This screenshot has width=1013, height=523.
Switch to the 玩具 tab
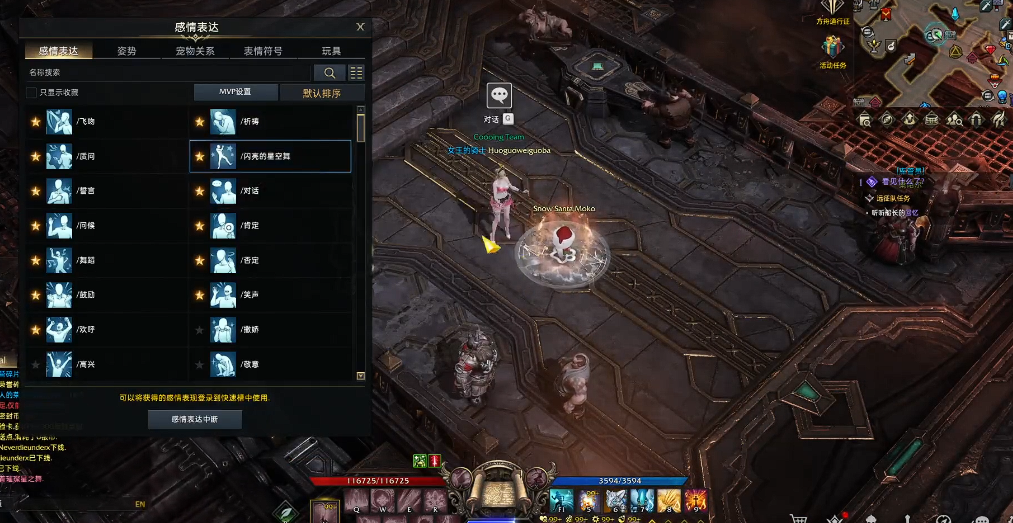[x=331, y=51]
